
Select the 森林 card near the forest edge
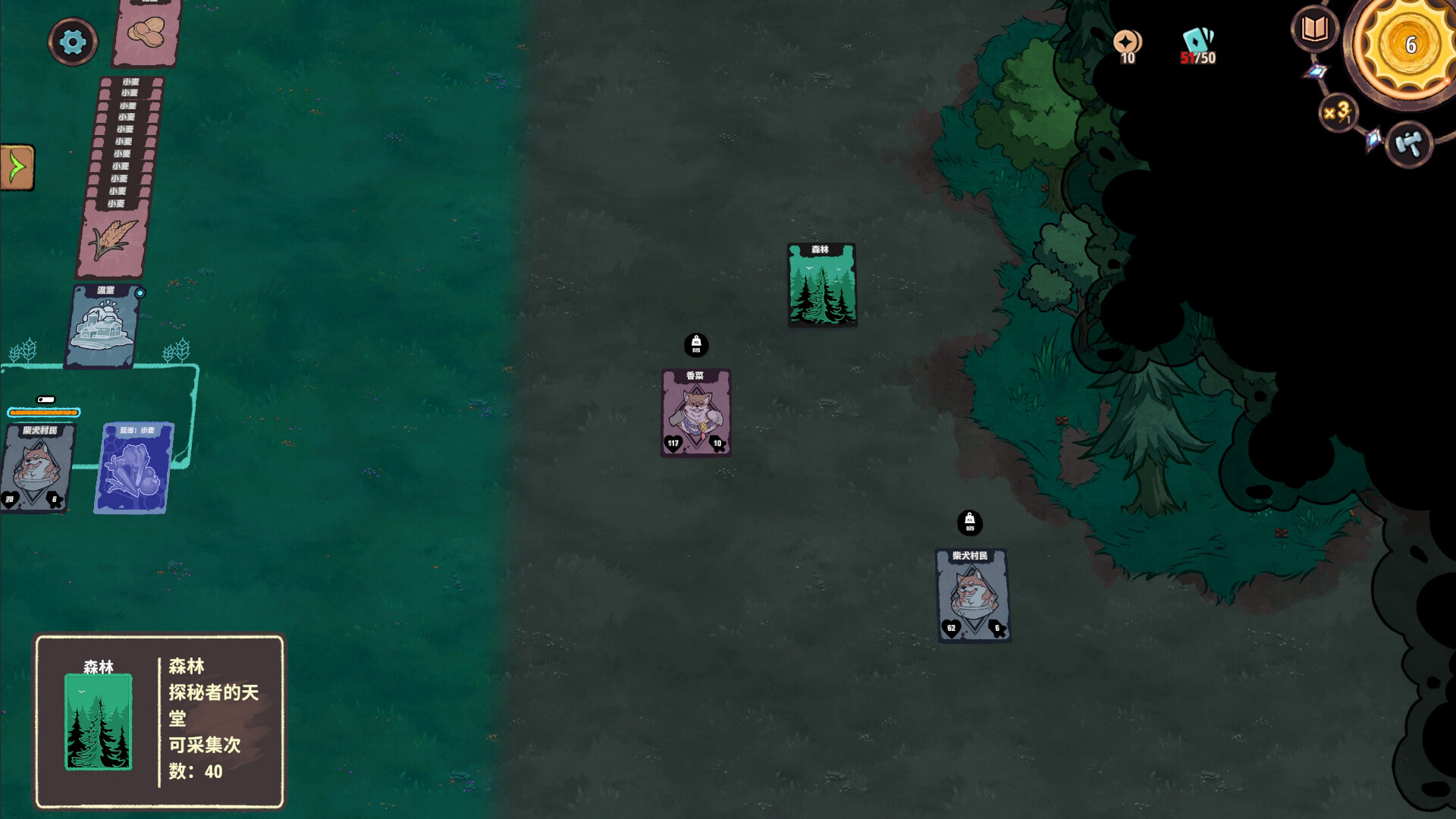[x=822, y=284]
